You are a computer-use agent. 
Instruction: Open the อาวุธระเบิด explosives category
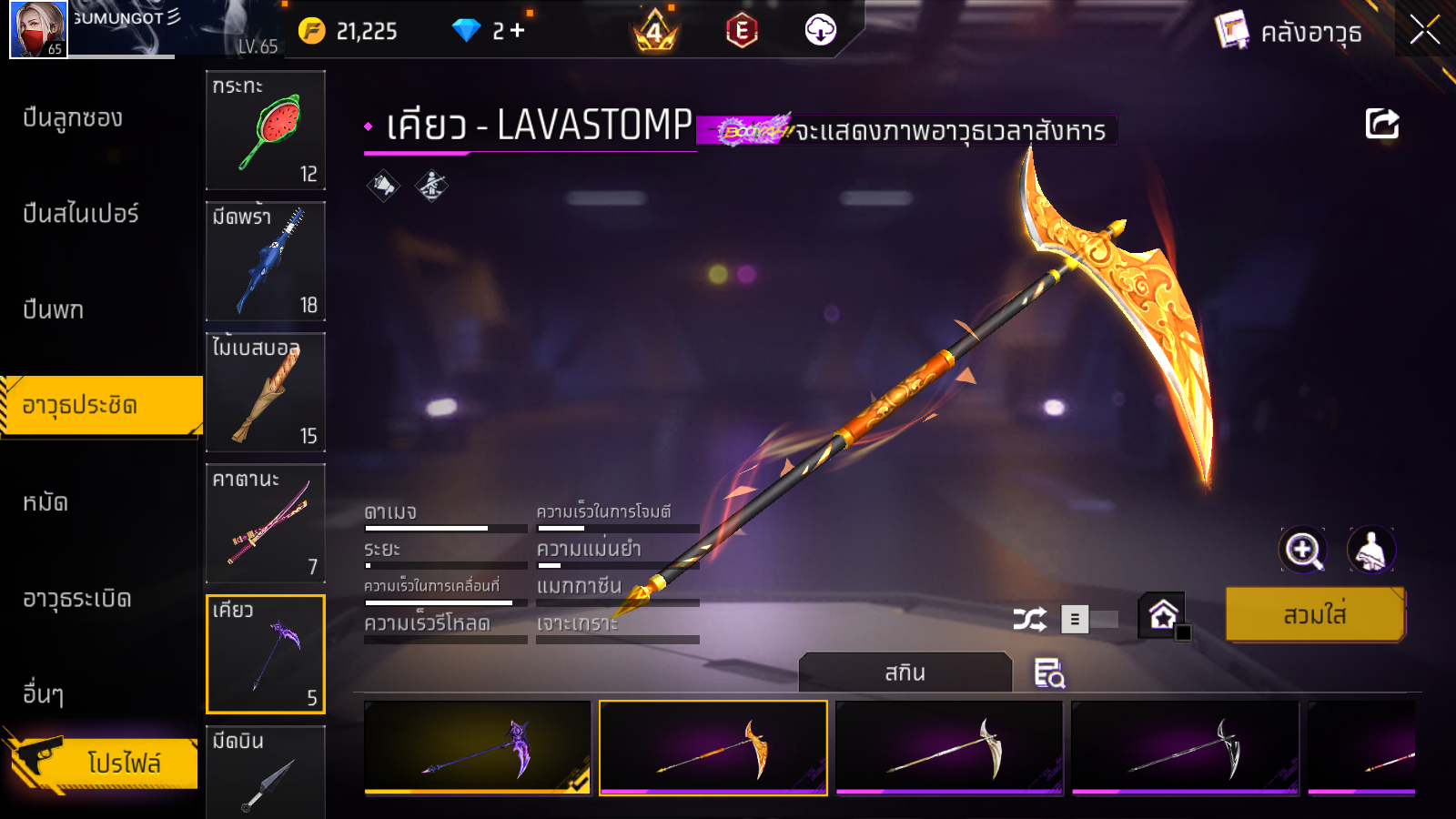click(77, 599)
